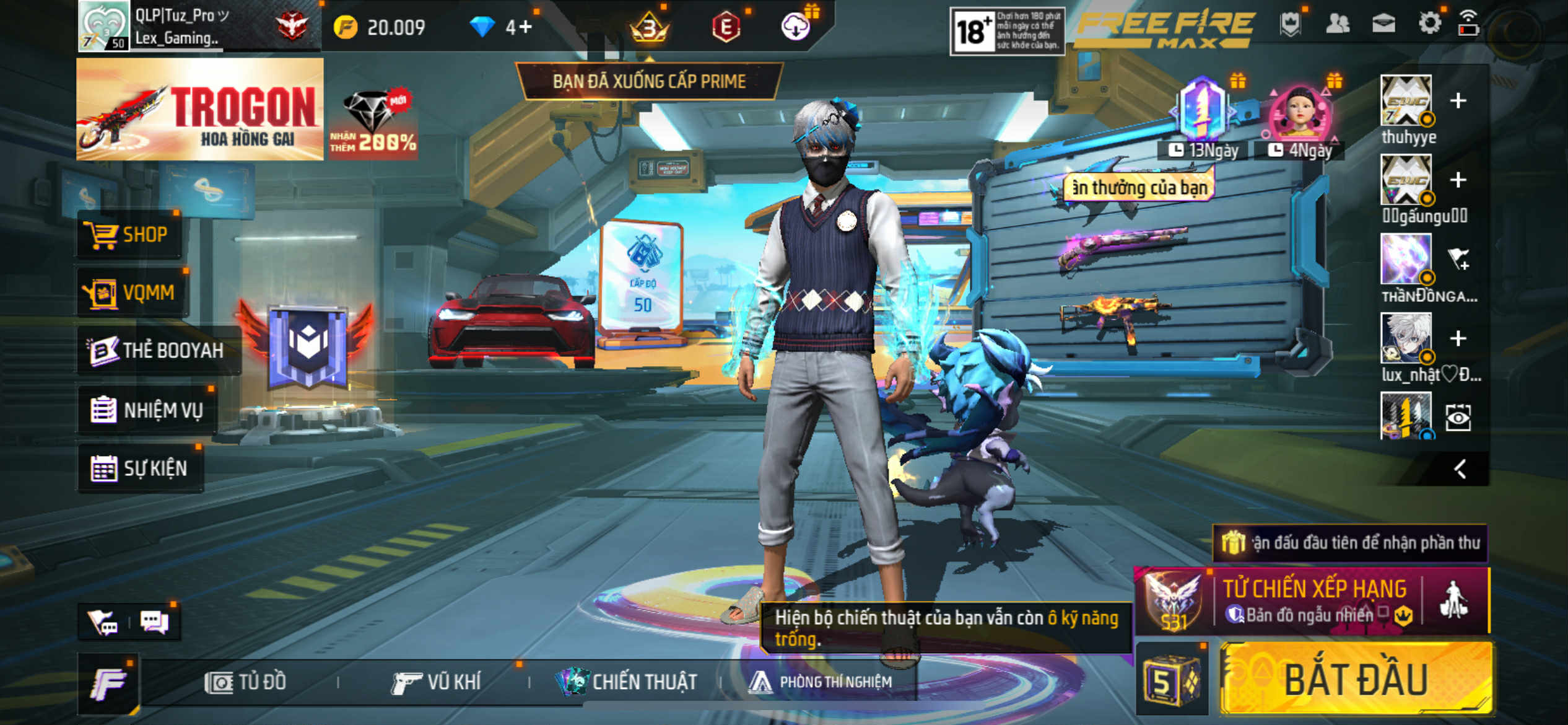Open PHÒNG THÍ NGHIỆM lab tab
The height and width of the screenshot is (725, 1568).
point(821,682)
